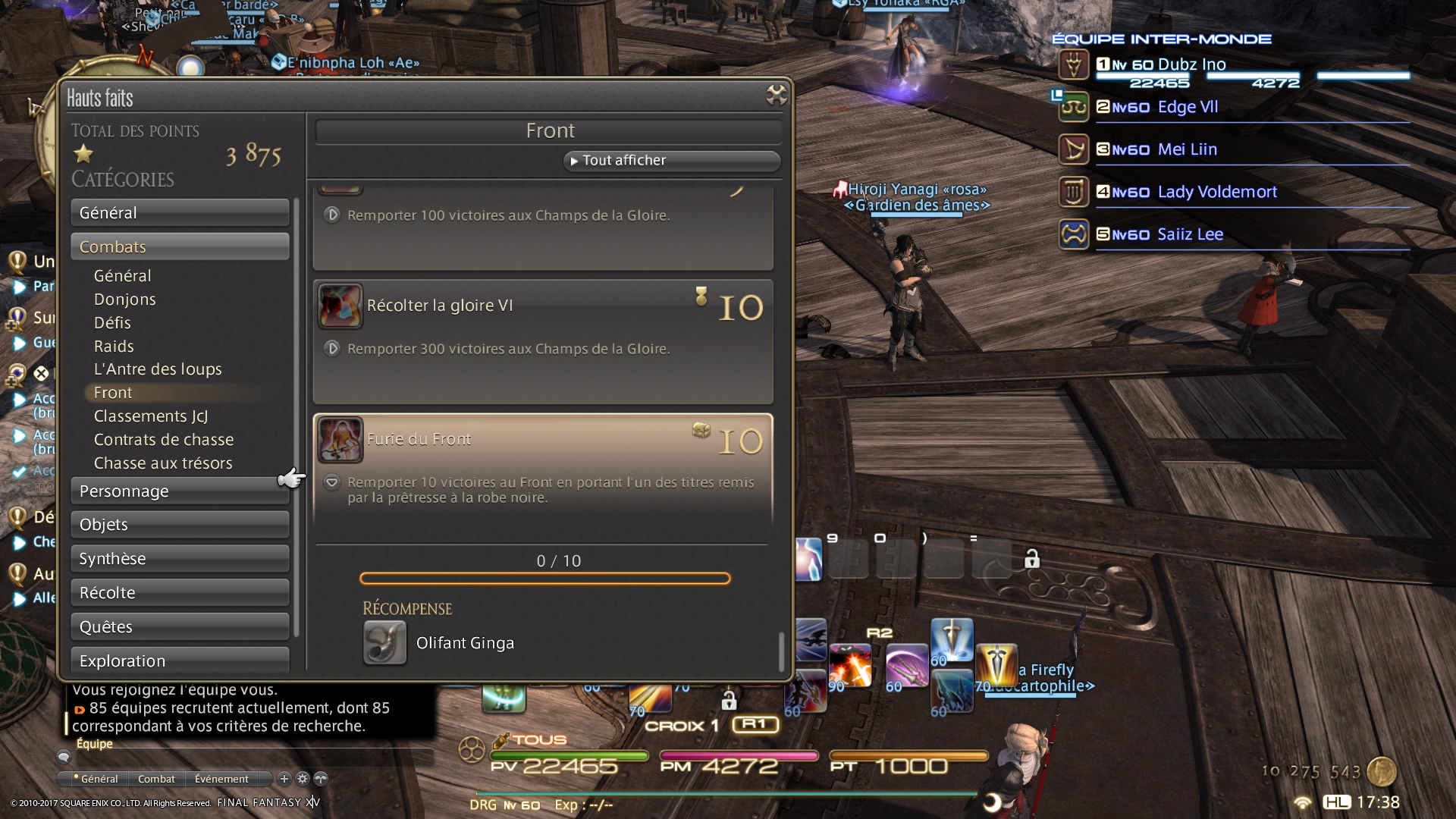Open Chasse aux trésors subcategory
The image size is (1456, 819).
(163, 463)
